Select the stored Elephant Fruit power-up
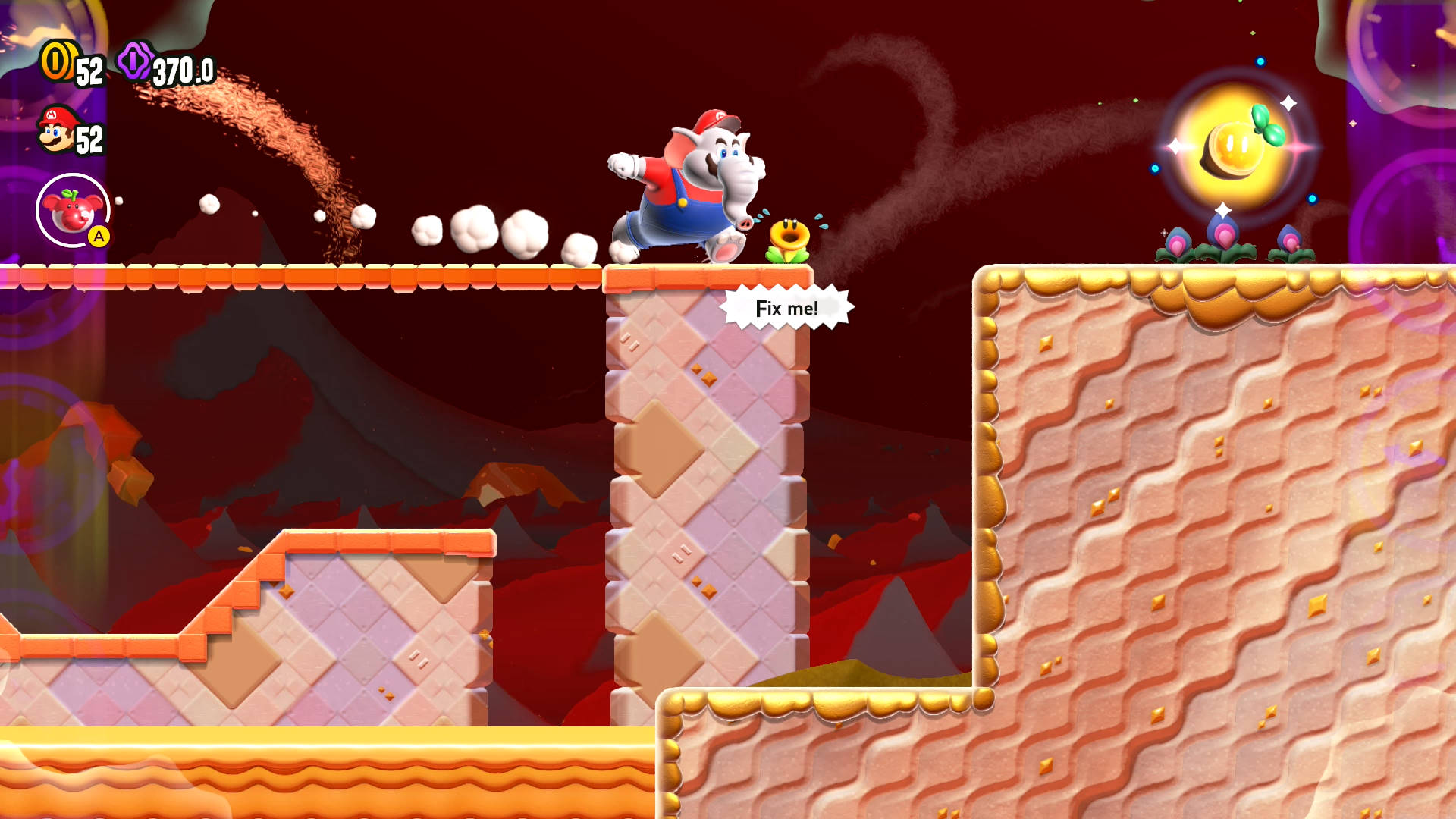This screenshot has width=1456, height=819. tap(72, 210)
